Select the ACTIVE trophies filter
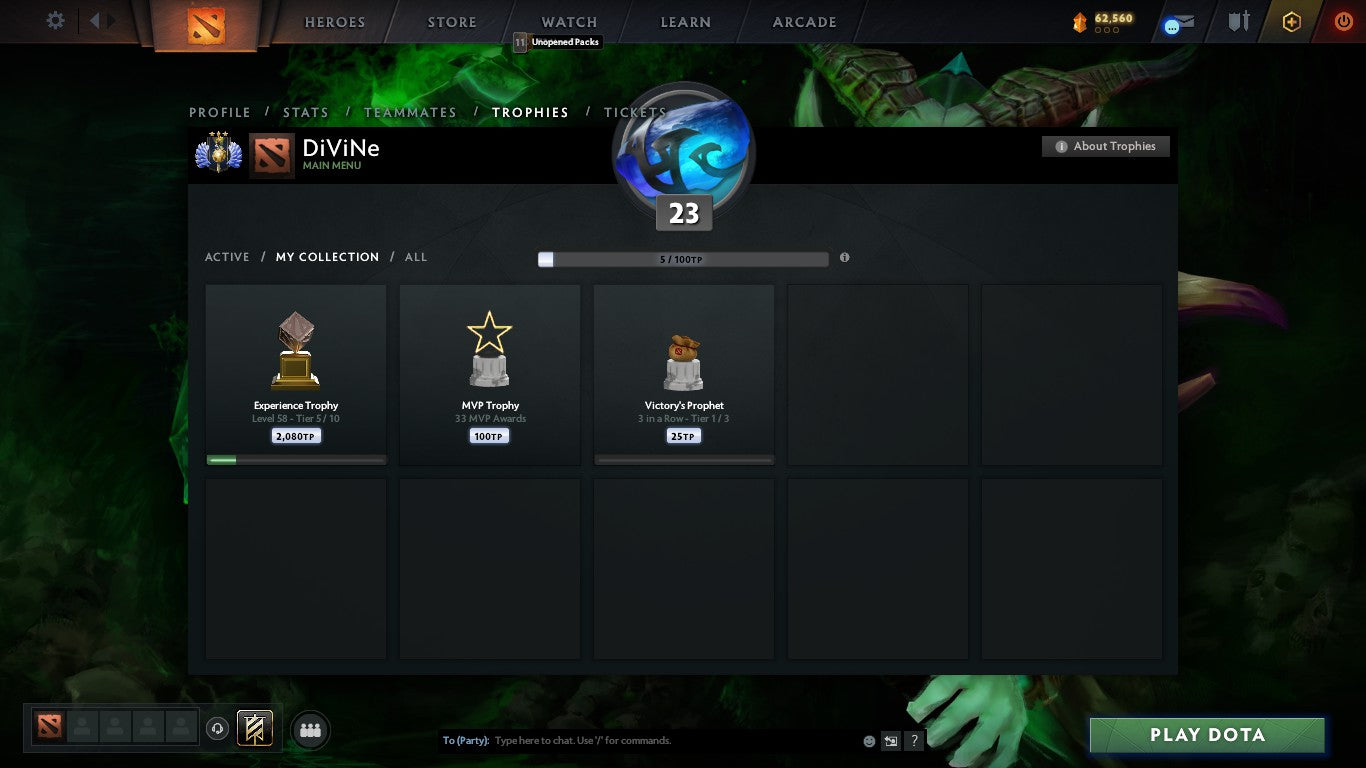 click(227, 257)
